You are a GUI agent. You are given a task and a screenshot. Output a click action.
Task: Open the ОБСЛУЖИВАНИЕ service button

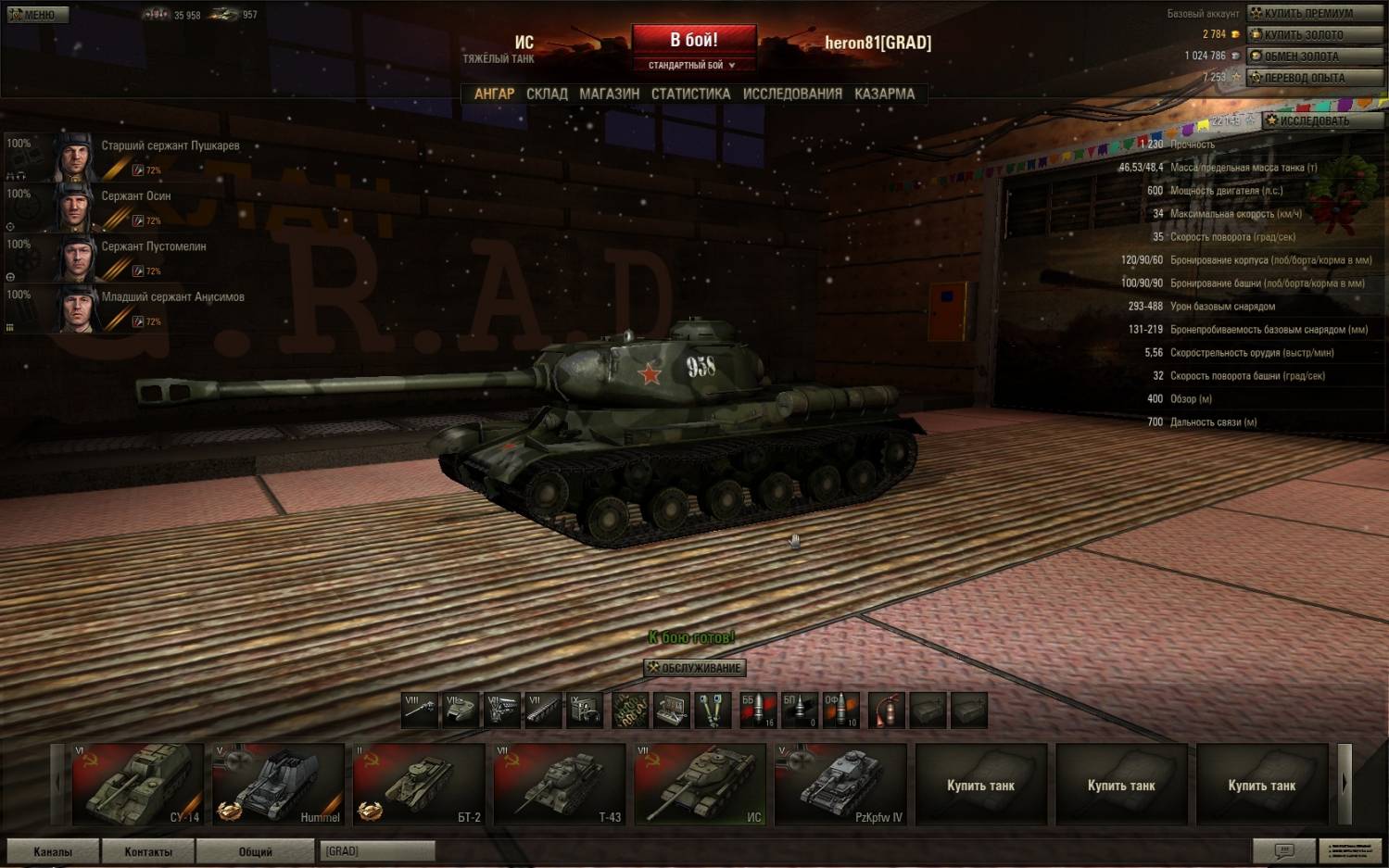click(694, 668)
